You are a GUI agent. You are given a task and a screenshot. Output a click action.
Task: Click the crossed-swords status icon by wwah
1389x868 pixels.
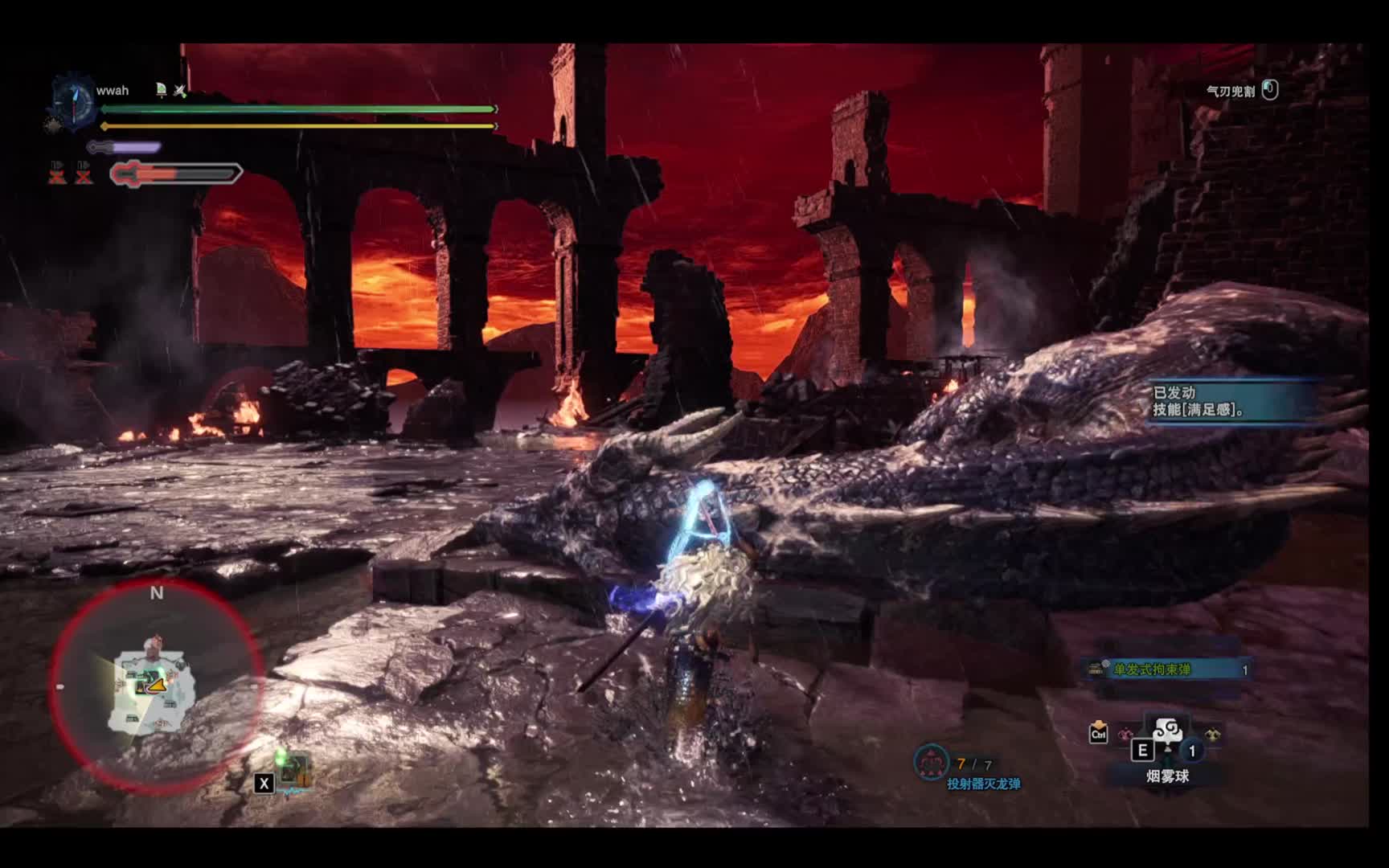(180, 91)
